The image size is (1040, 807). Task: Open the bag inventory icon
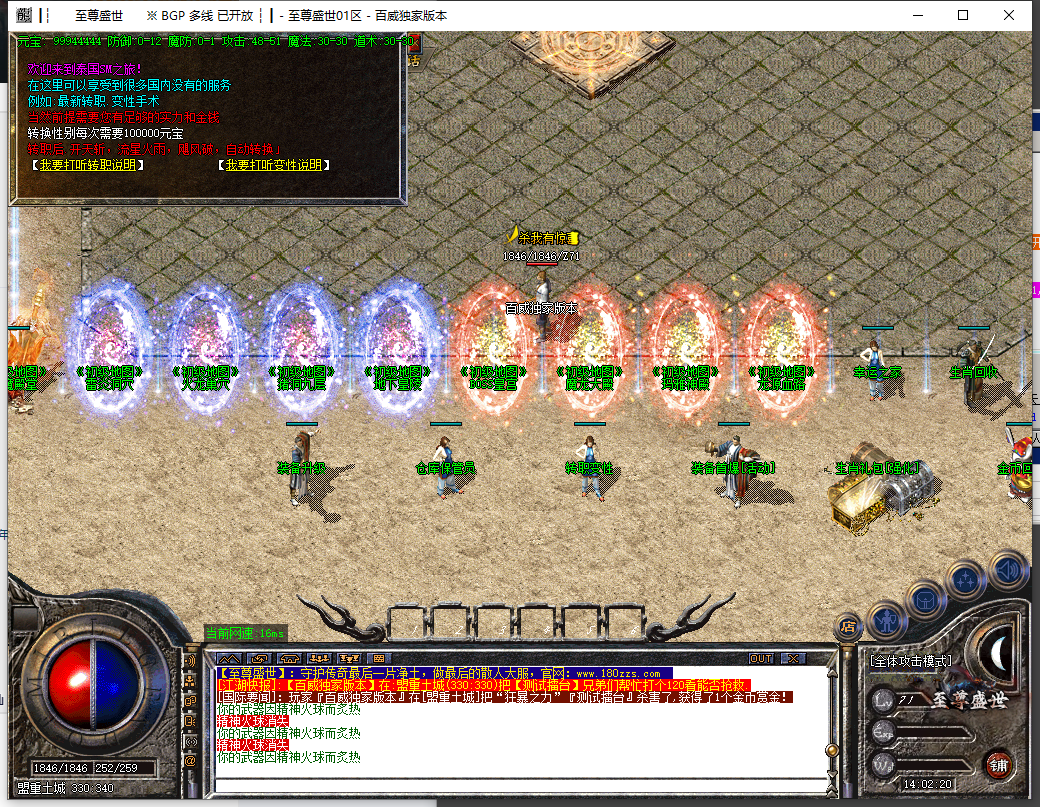point(925,600)
